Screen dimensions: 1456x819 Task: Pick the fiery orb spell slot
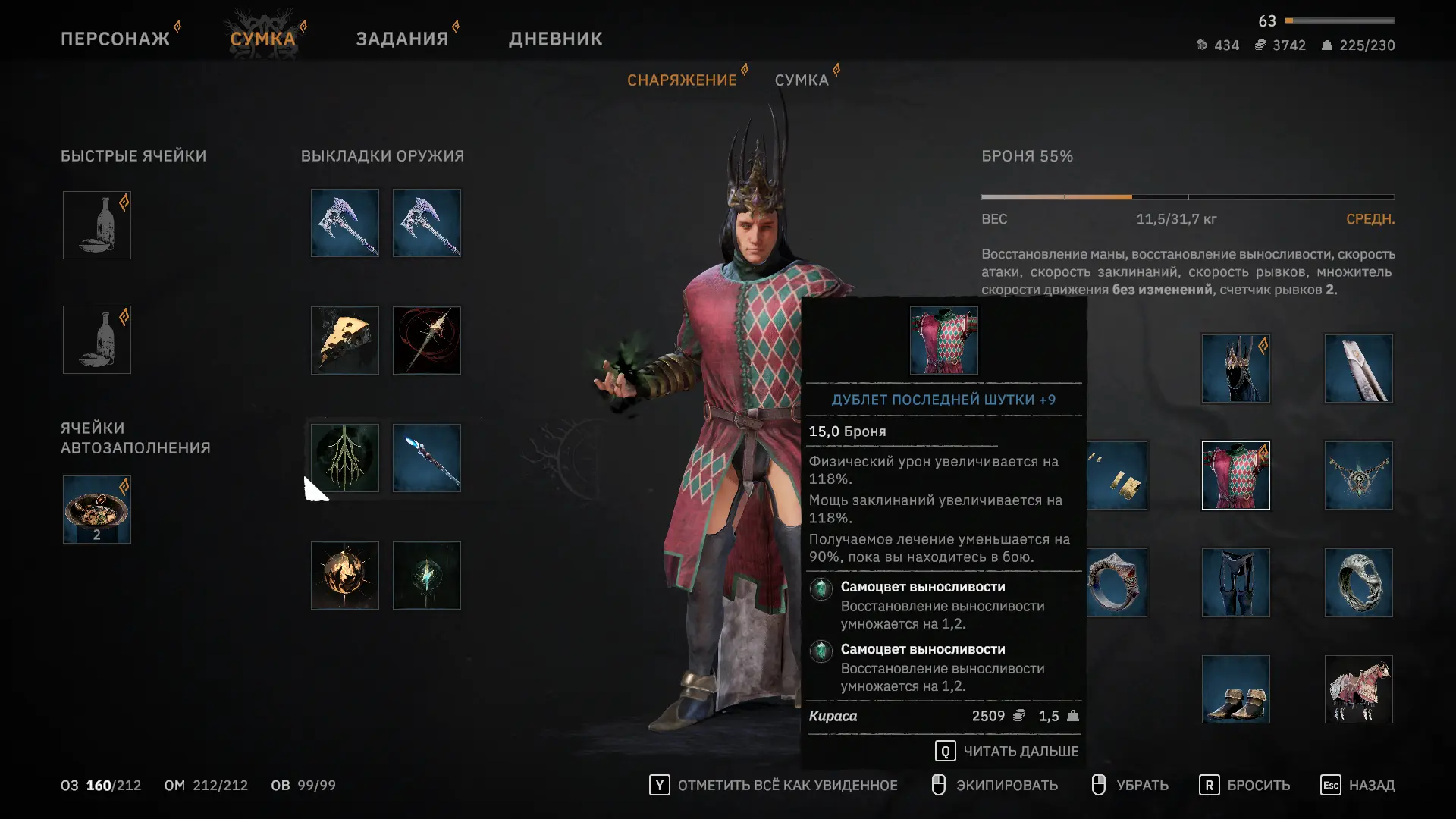click(x=345, y=576)
